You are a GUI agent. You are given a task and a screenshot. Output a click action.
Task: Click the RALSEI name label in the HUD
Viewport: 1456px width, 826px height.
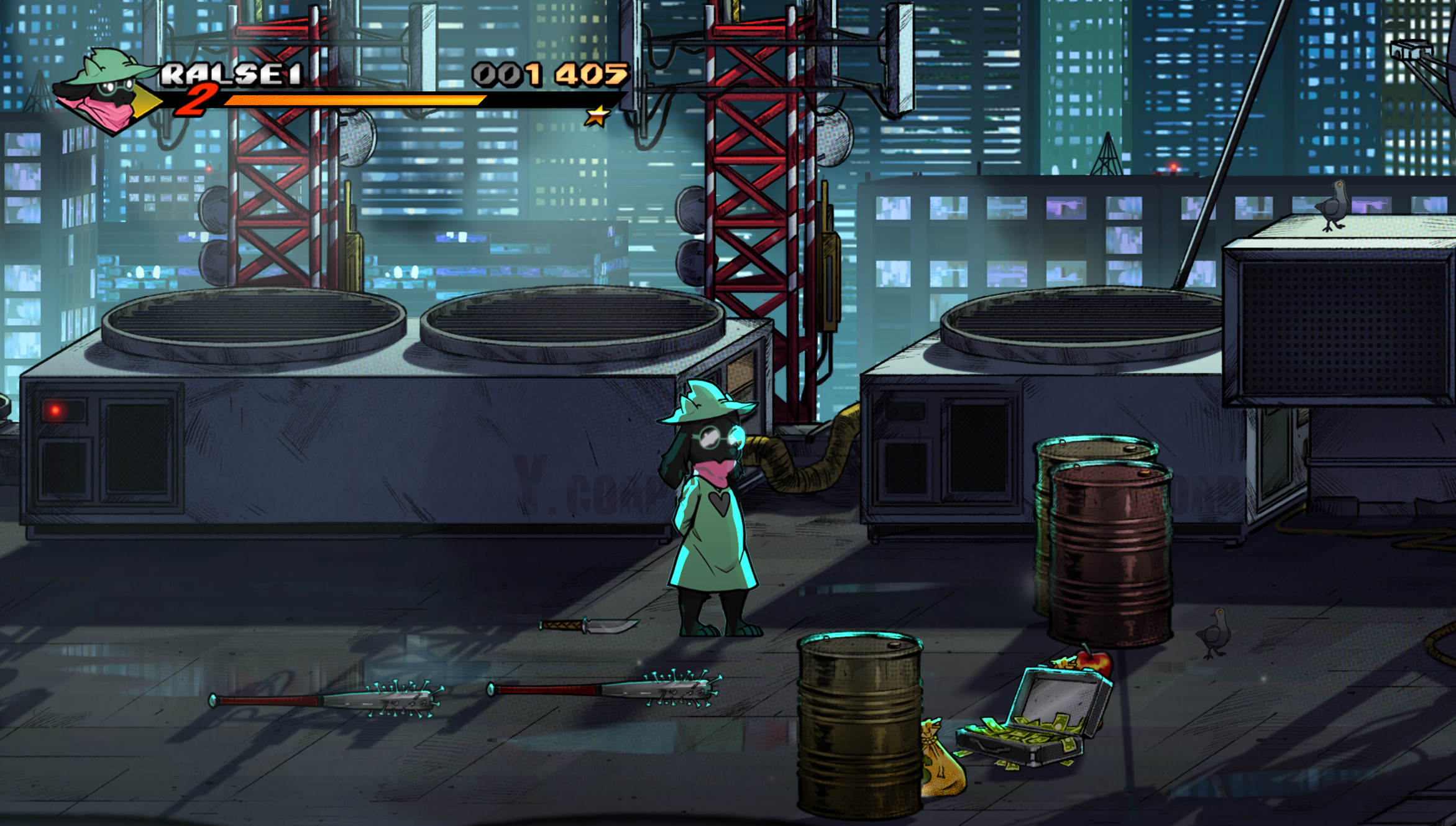point(230,75)
